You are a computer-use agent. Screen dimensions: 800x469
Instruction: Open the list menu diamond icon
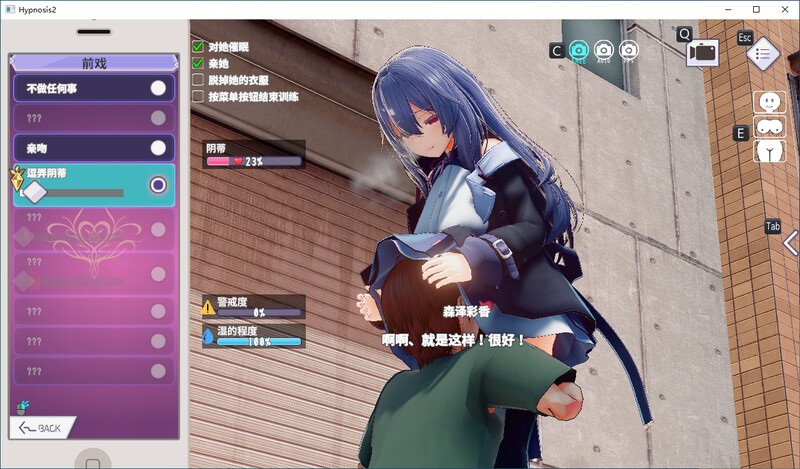point(763,55)
